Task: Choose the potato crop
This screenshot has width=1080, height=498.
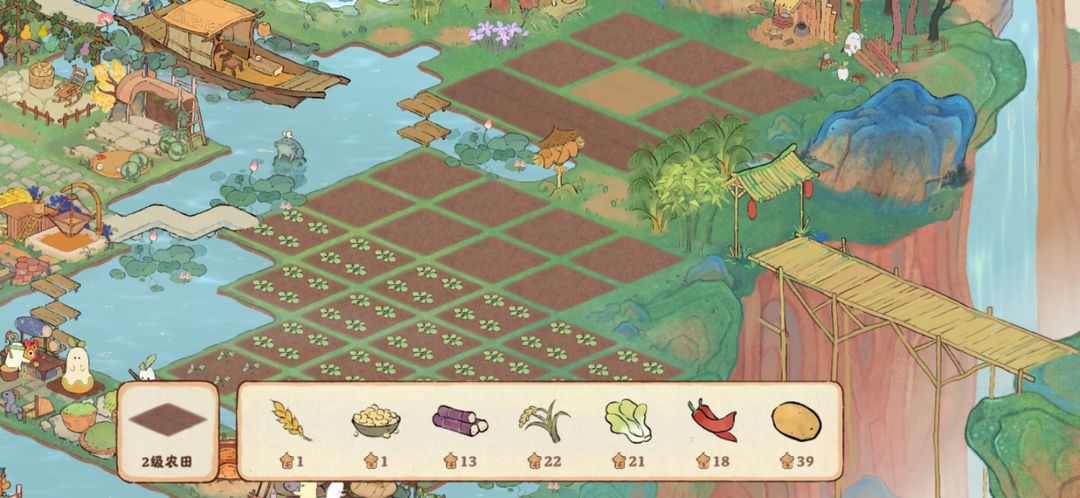Action: point(796,421)
